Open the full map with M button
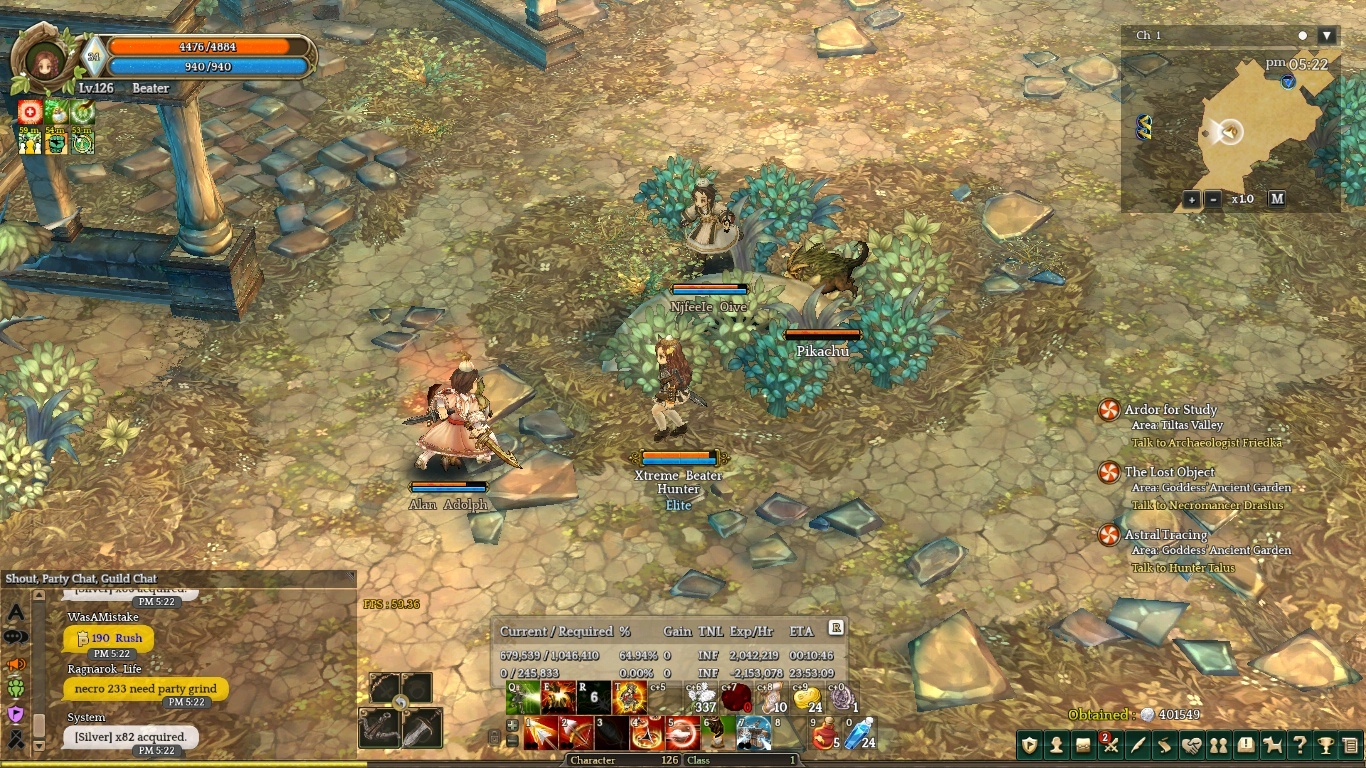Viewport: 1366px width, 768px height. pyautogui.click(x=1277, y=199)
